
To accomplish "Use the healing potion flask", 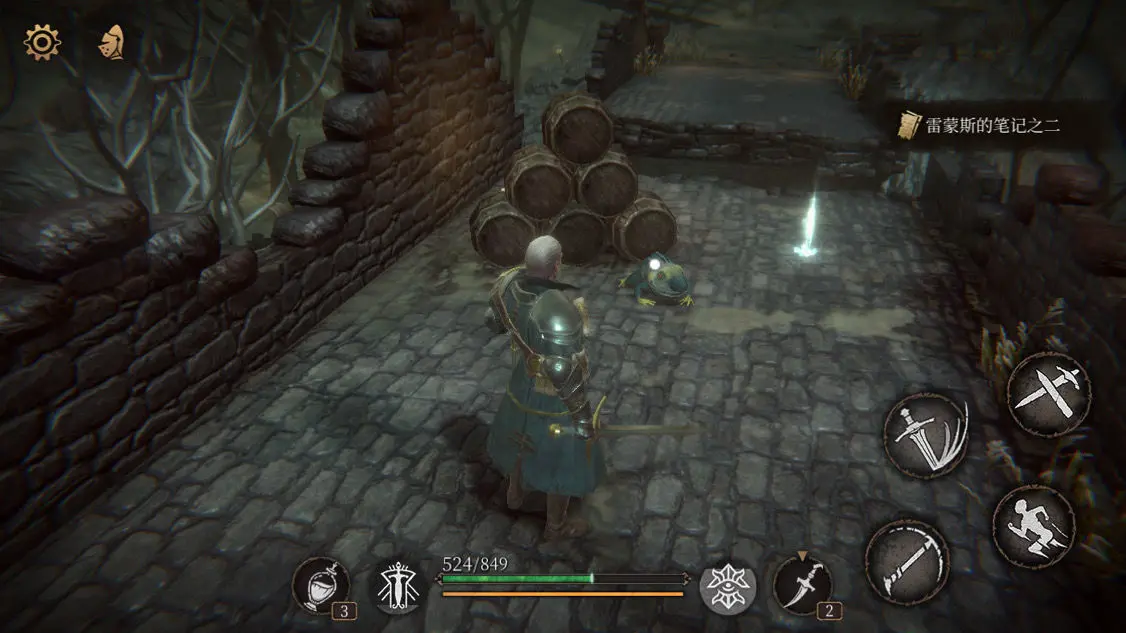I will tap(322, 584).
